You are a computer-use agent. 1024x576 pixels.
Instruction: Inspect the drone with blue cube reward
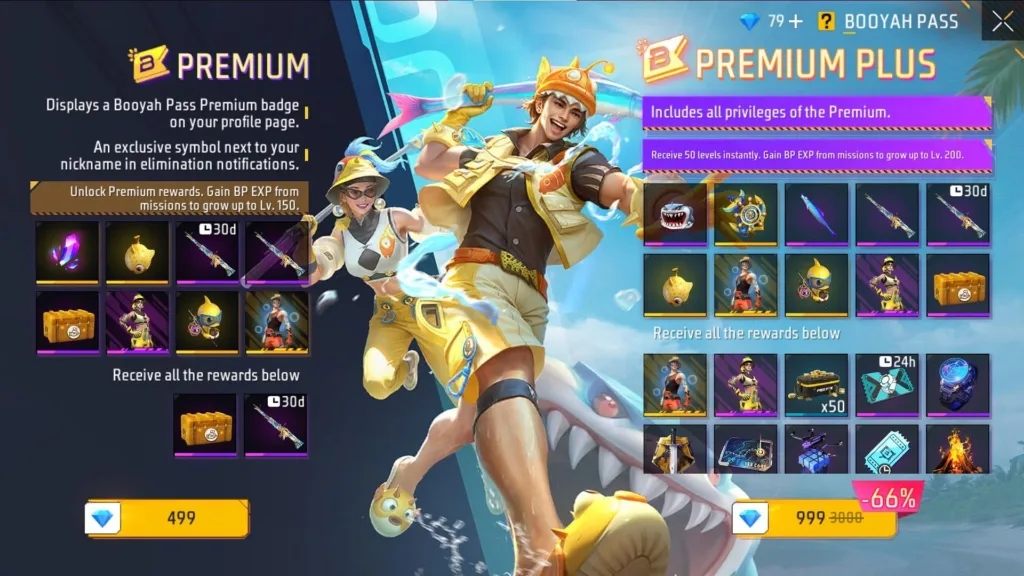(816, 450)
